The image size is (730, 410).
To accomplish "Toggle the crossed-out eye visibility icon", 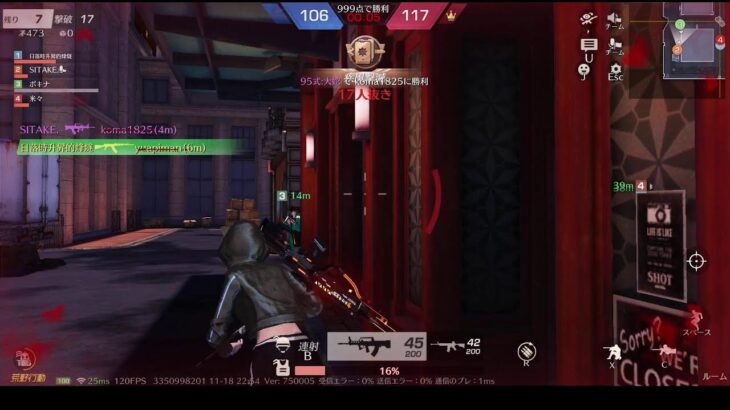I will click(588, 19).
